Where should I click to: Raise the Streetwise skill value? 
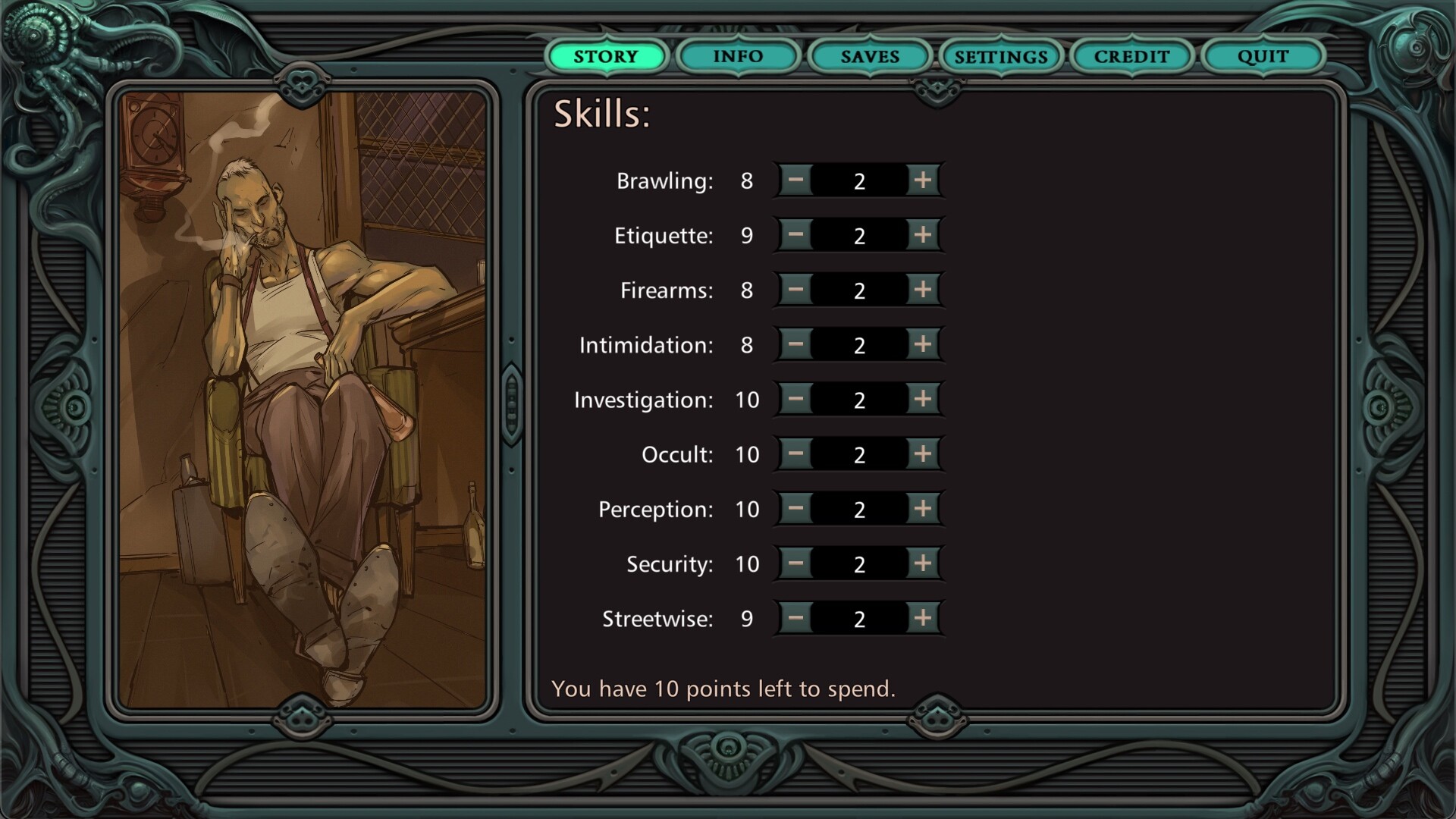(922, 619)
